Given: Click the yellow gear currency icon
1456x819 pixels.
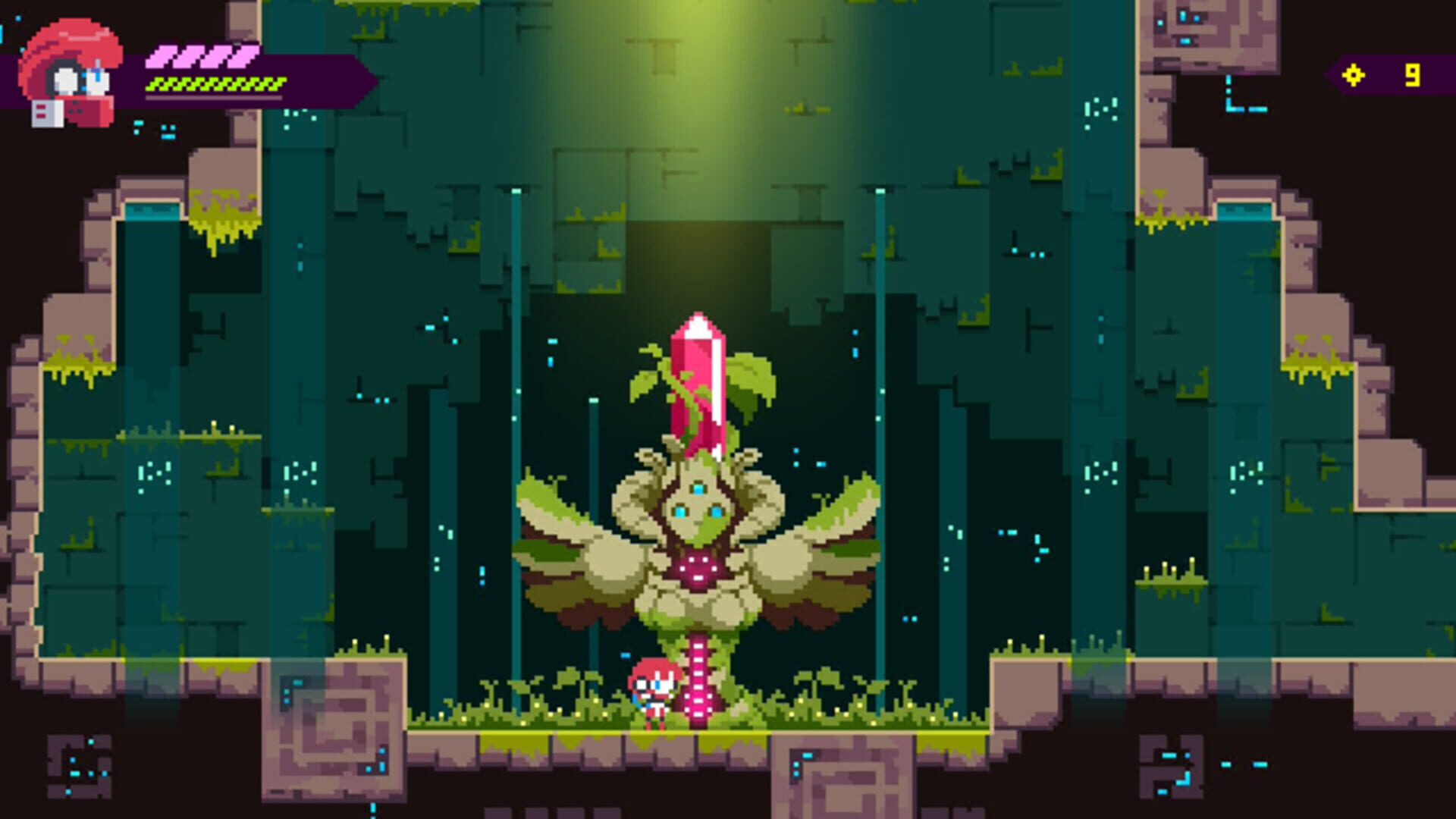Looking at the screenshot, I should [1353, 75].
